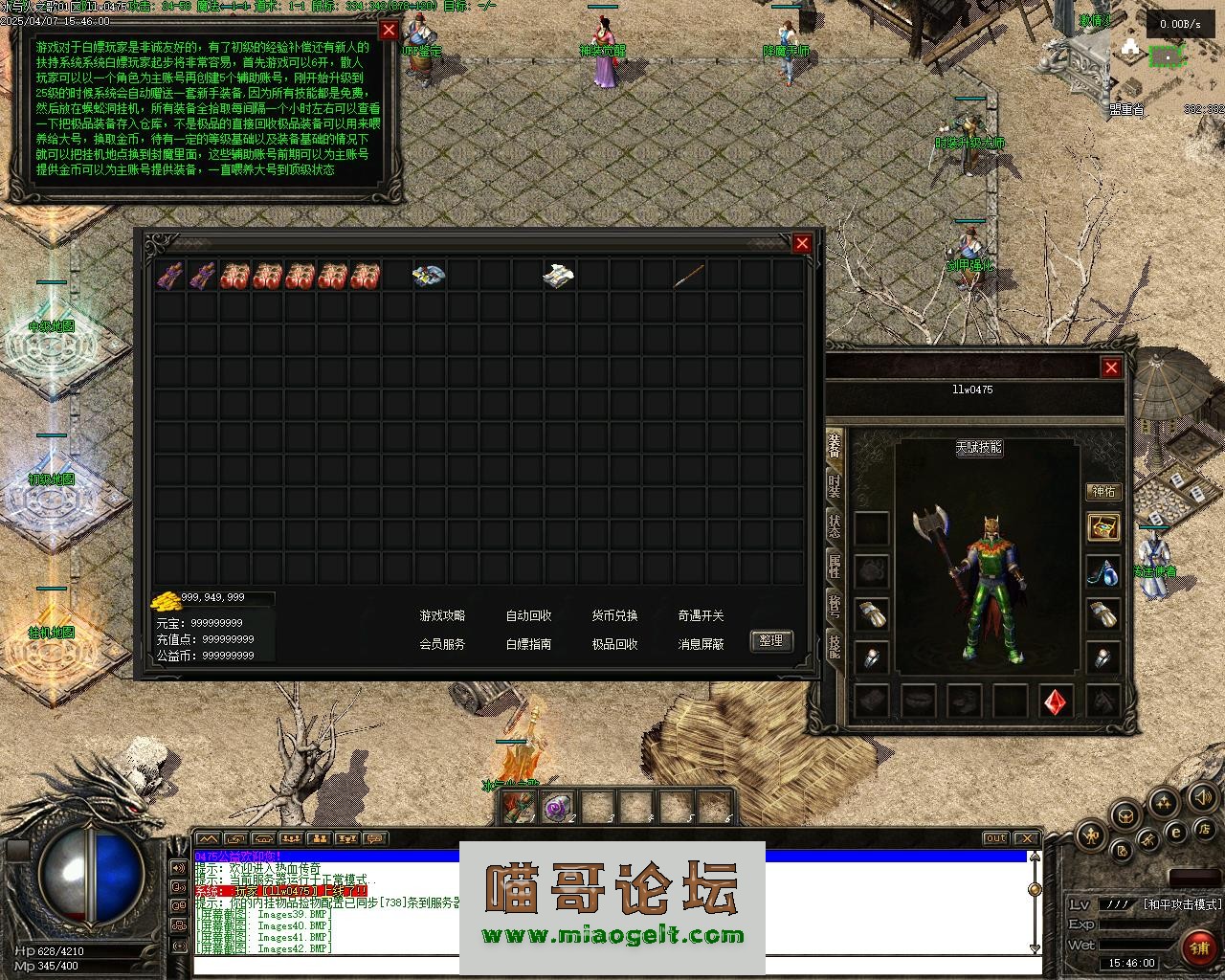Screen dimensions: 1225x980
Task: Open 消息屏蔽 message blocking
Action: click(701, 645)
